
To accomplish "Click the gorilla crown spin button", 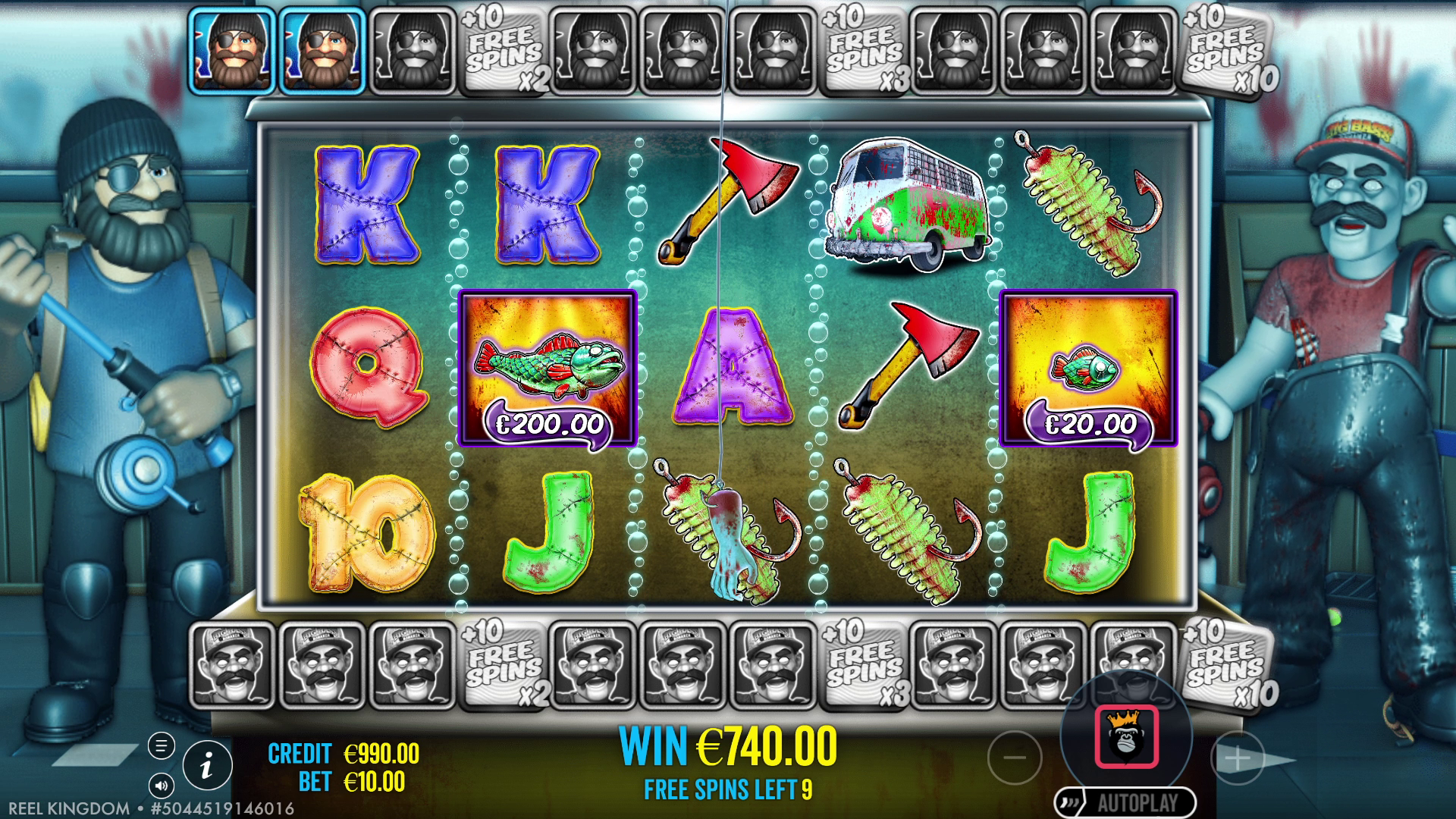I will click(x=1126, y=737).
